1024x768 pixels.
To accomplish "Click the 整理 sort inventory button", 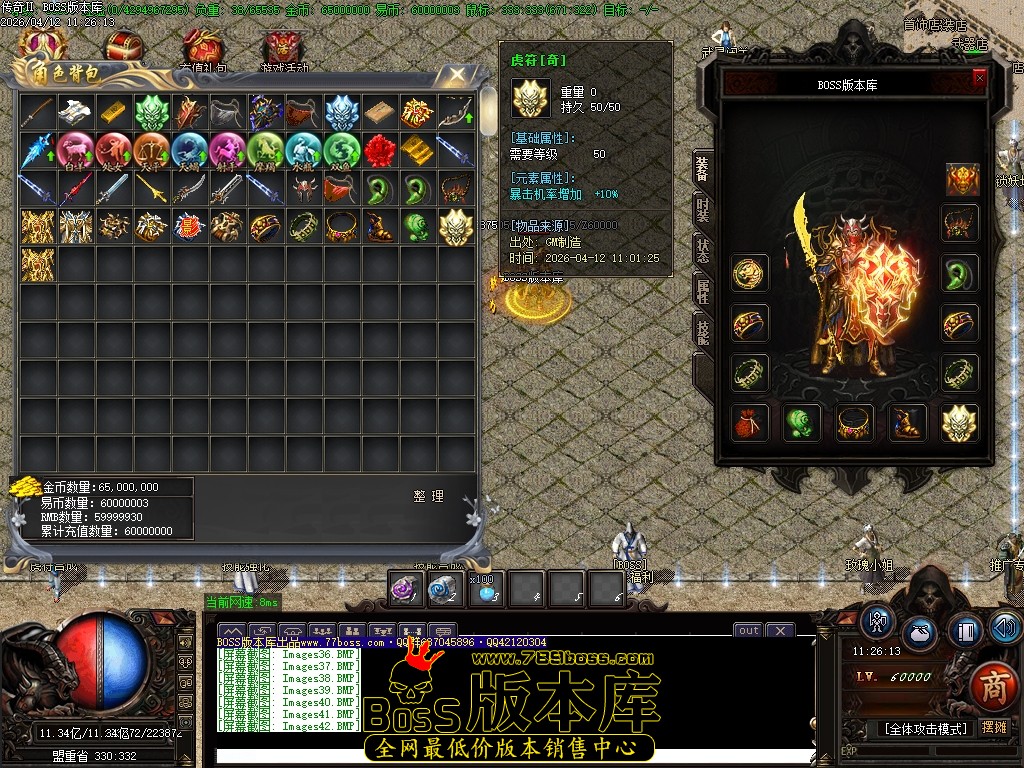I will pyautogui.click(x=428, y=496).
